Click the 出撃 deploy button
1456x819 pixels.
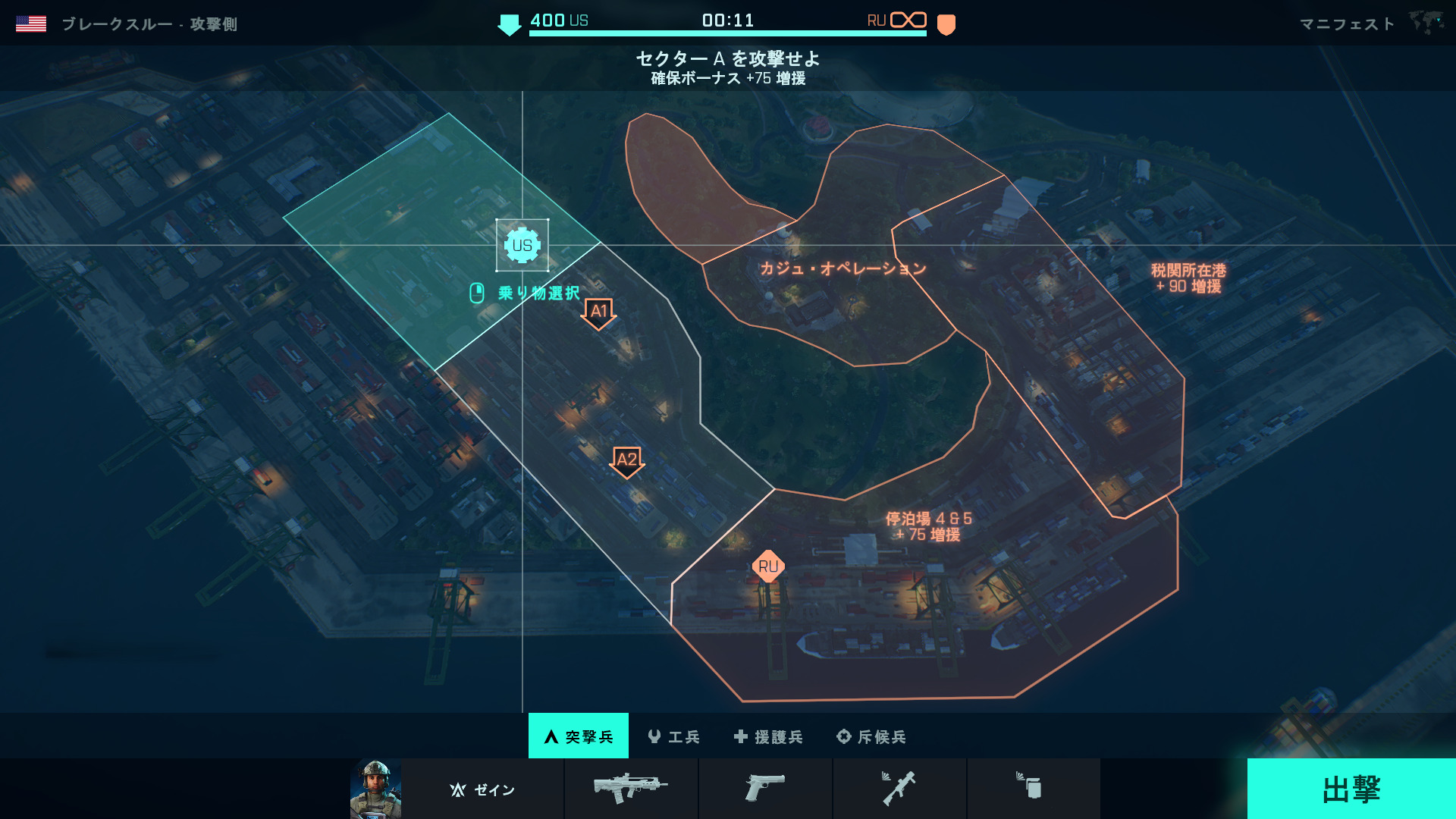[1351, 789]
